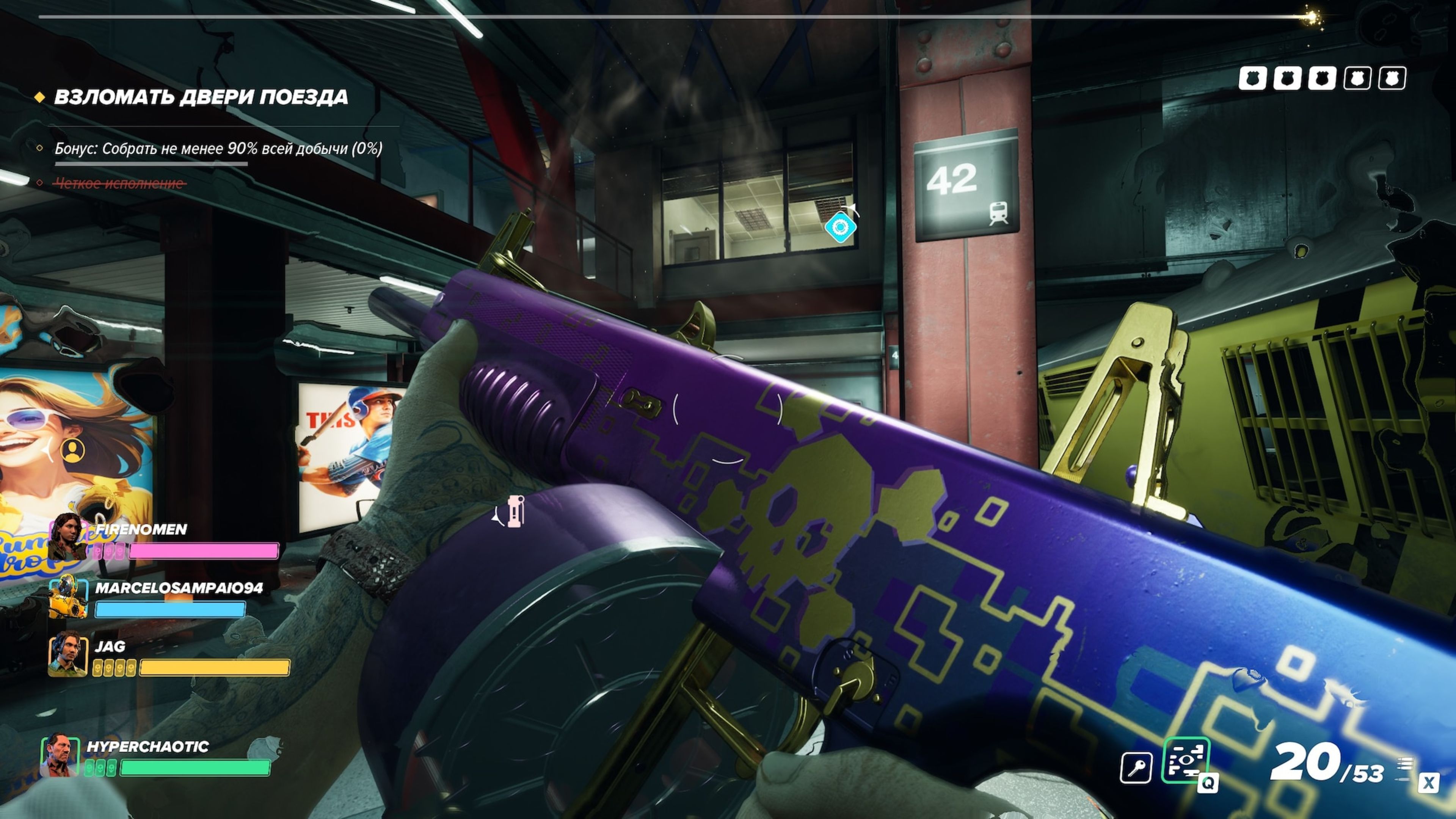
Task: Select the bonus loot objective line
Action: tap(218, 149)
